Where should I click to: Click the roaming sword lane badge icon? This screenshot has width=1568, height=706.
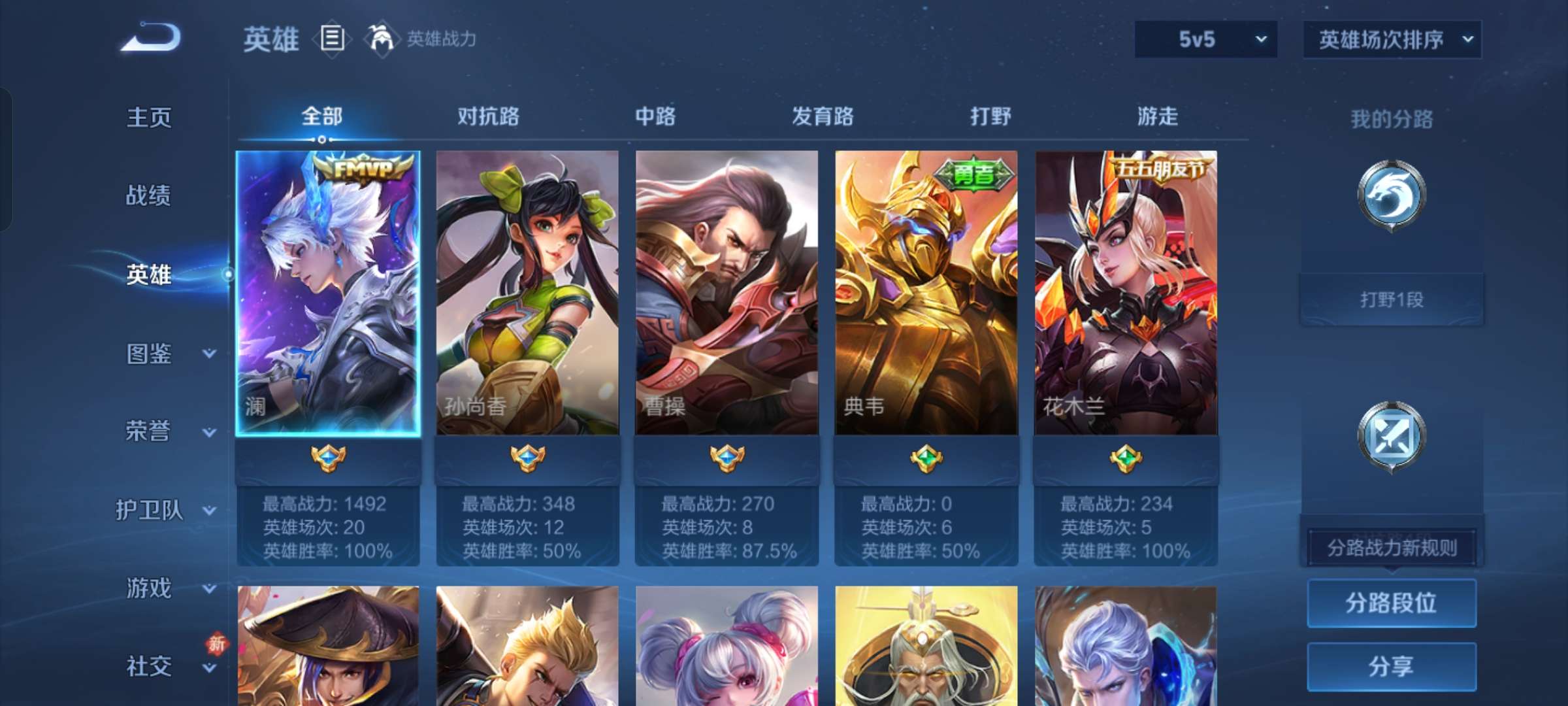(1392, 435)
